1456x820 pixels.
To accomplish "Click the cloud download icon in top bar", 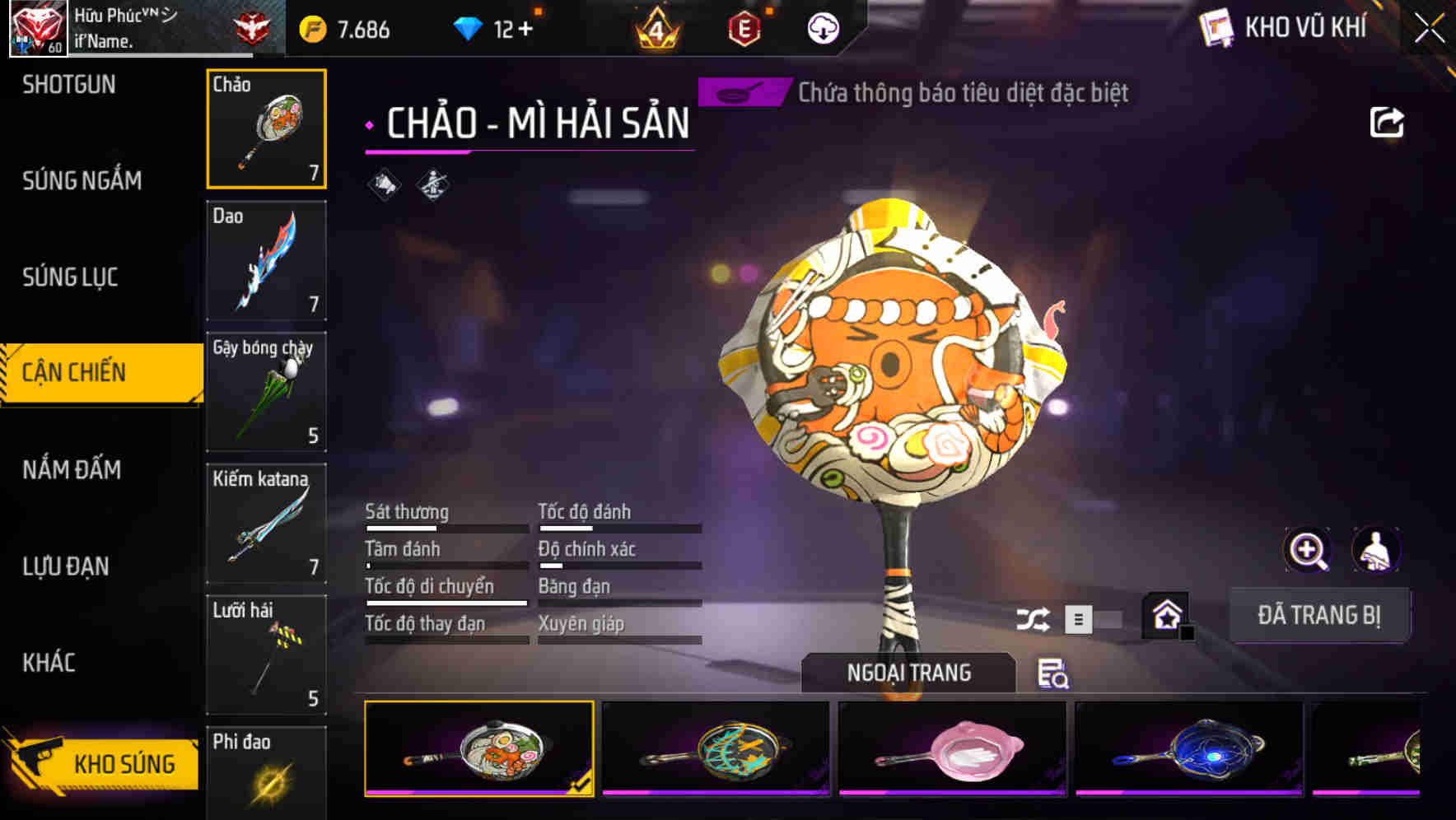I will (821, 27).
